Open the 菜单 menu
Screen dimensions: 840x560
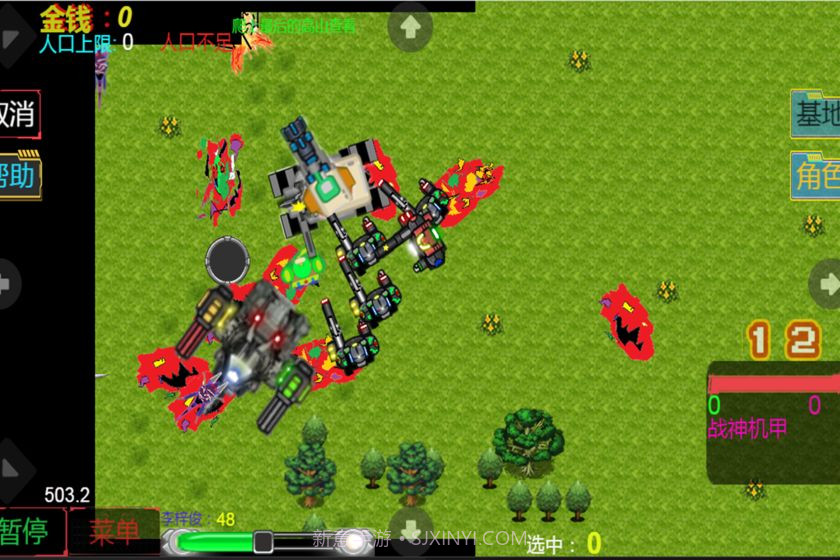tap(114, 531)
